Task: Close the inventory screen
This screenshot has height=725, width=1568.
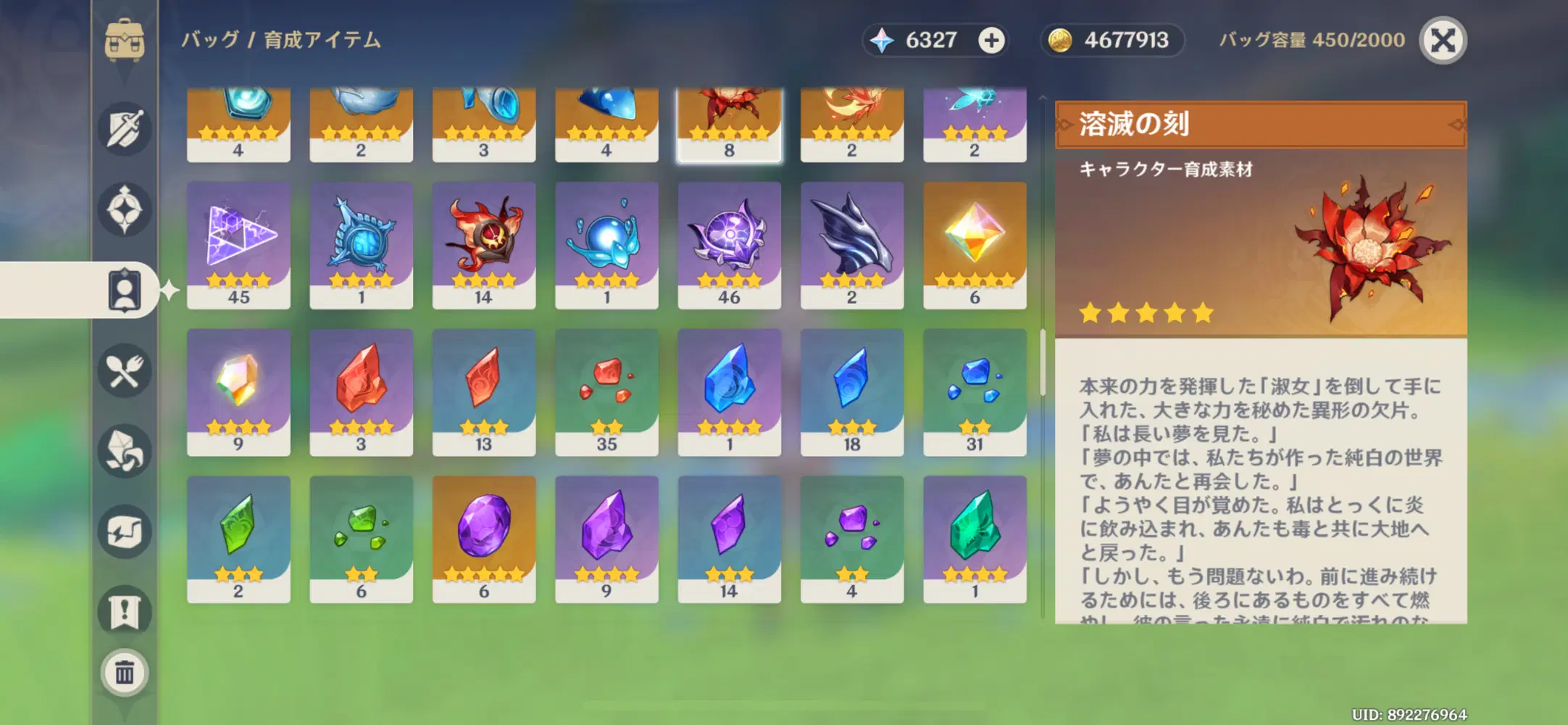Action: click(x=1444, y=41)
